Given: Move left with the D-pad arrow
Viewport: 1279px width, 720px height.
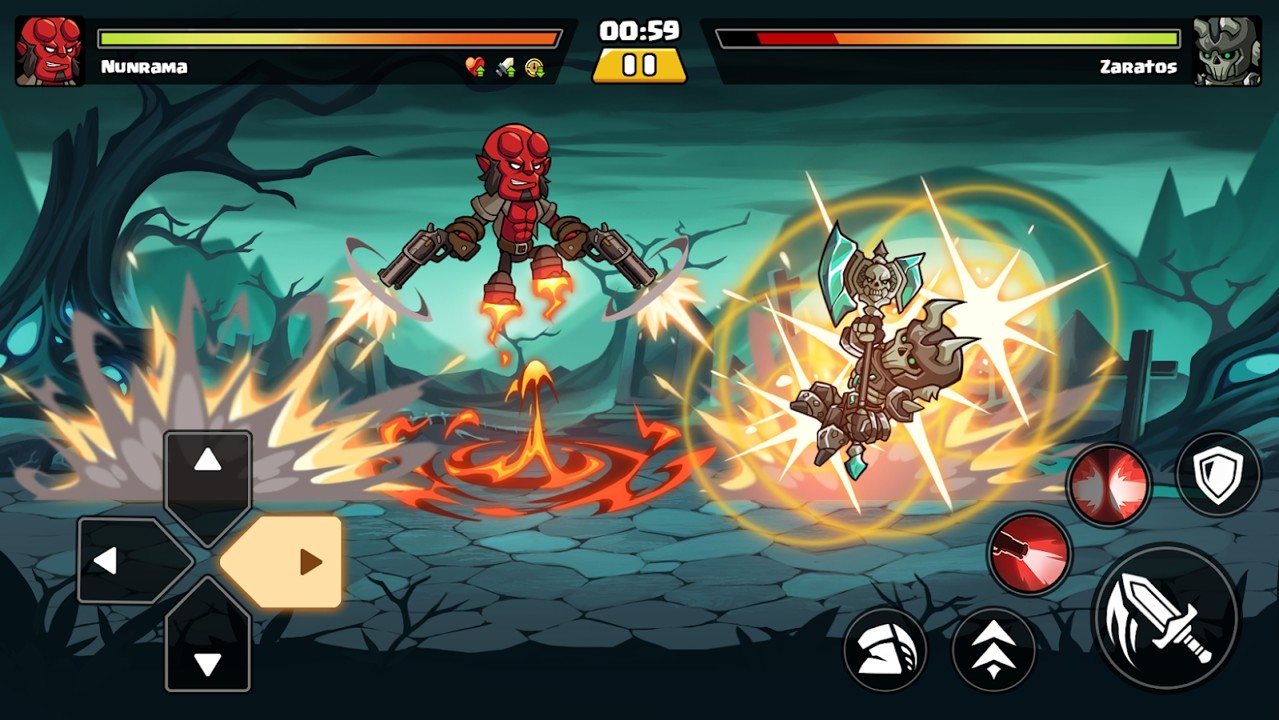Looking at the screenshot, I should 126,561.
